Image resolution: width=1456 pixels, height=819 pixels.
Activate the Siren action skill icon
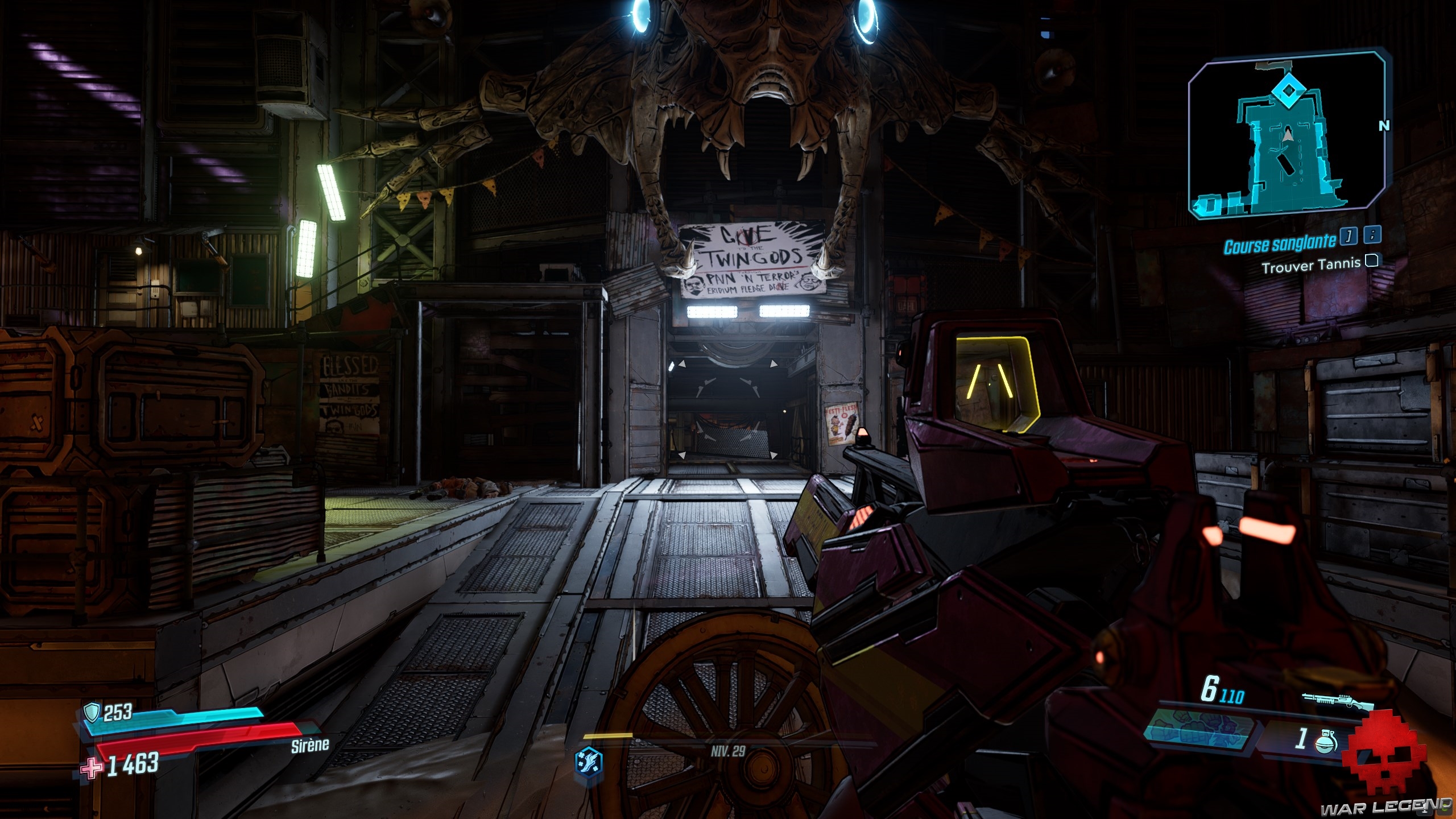(589, 760)
